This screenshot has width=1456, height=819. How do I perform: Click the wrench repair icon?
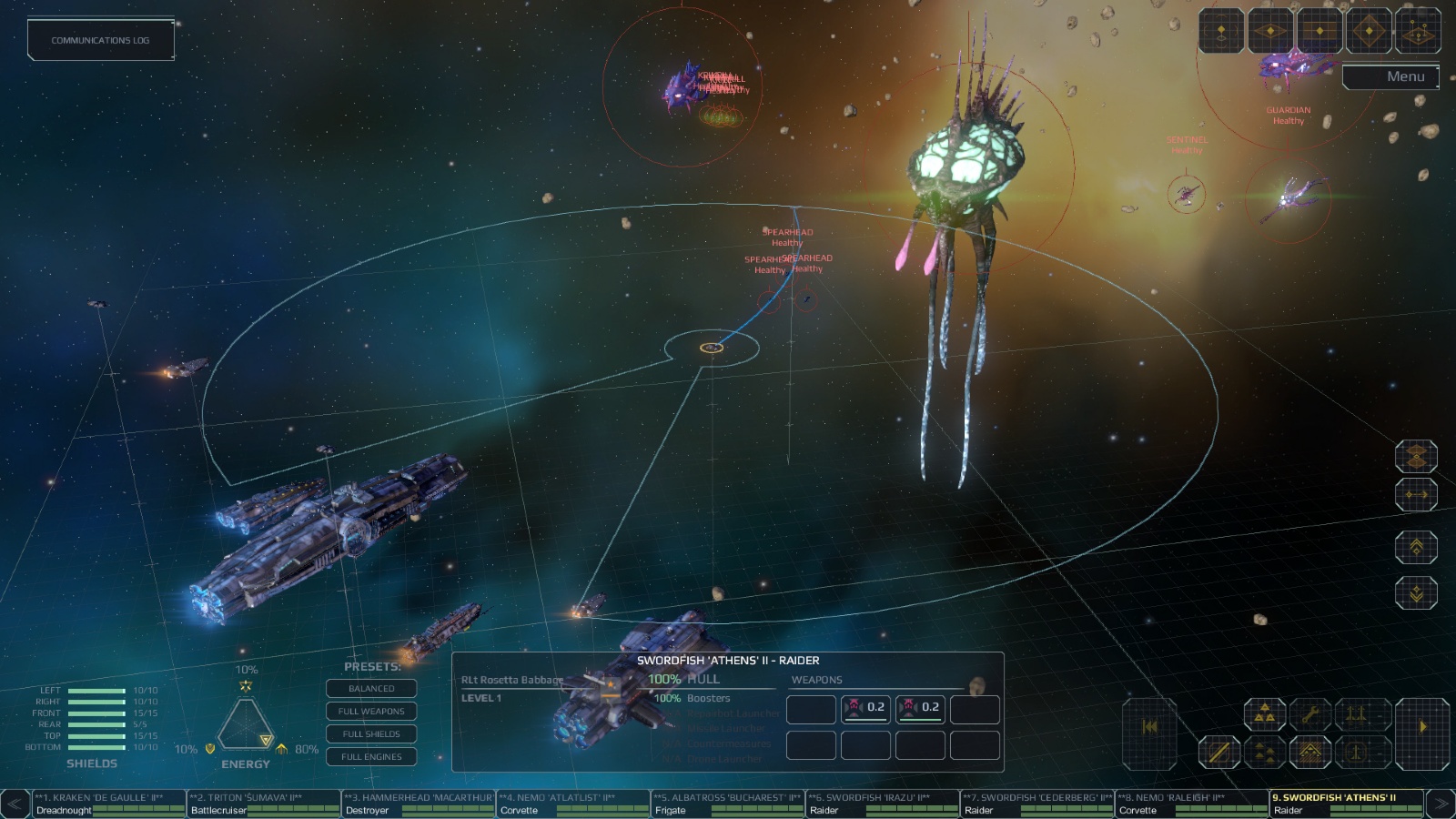point(1310,715)
